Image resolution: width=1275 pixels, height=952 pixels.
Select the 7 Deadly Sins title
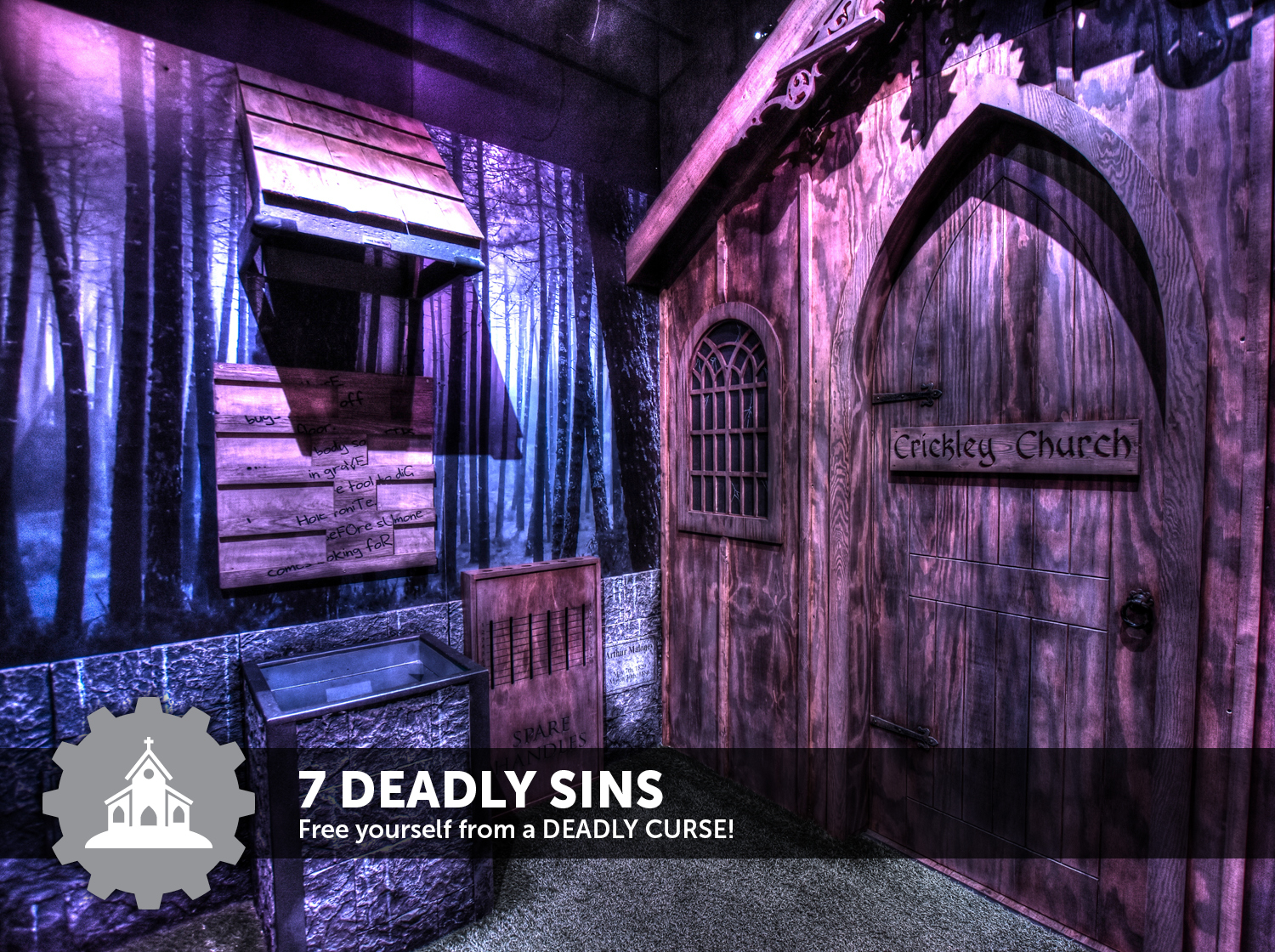pyautogui.click(x=480, y=790)
